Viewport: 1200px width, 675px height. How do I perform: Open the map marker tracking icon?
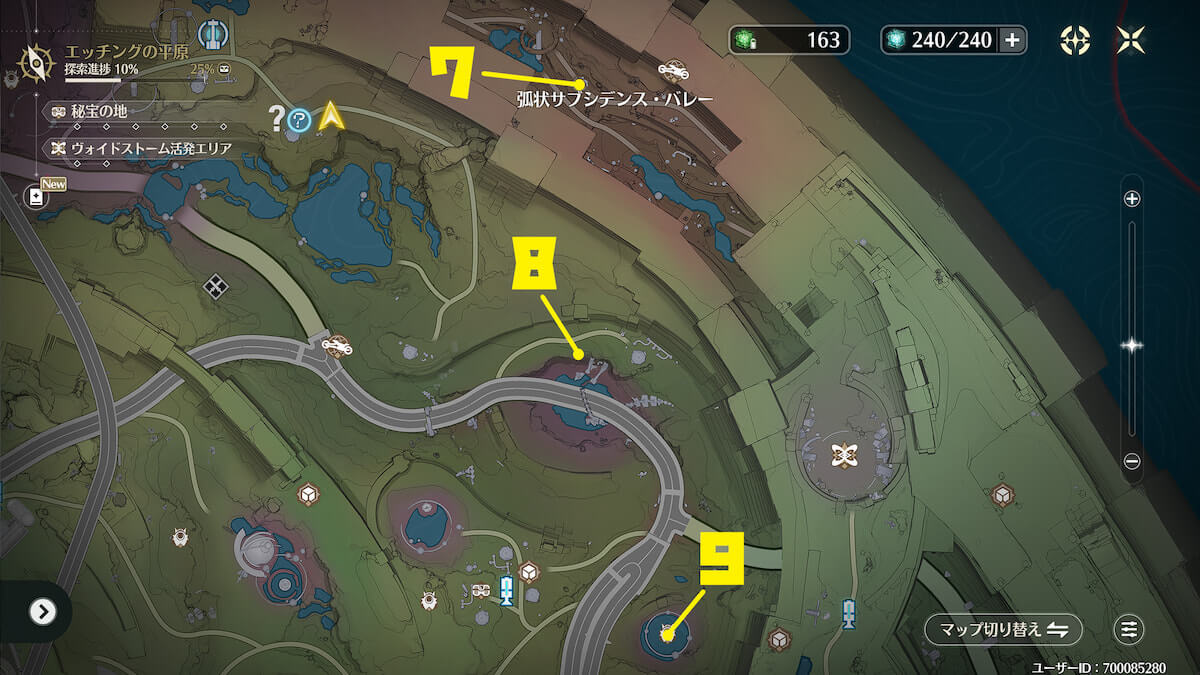tap(1075, 40)
